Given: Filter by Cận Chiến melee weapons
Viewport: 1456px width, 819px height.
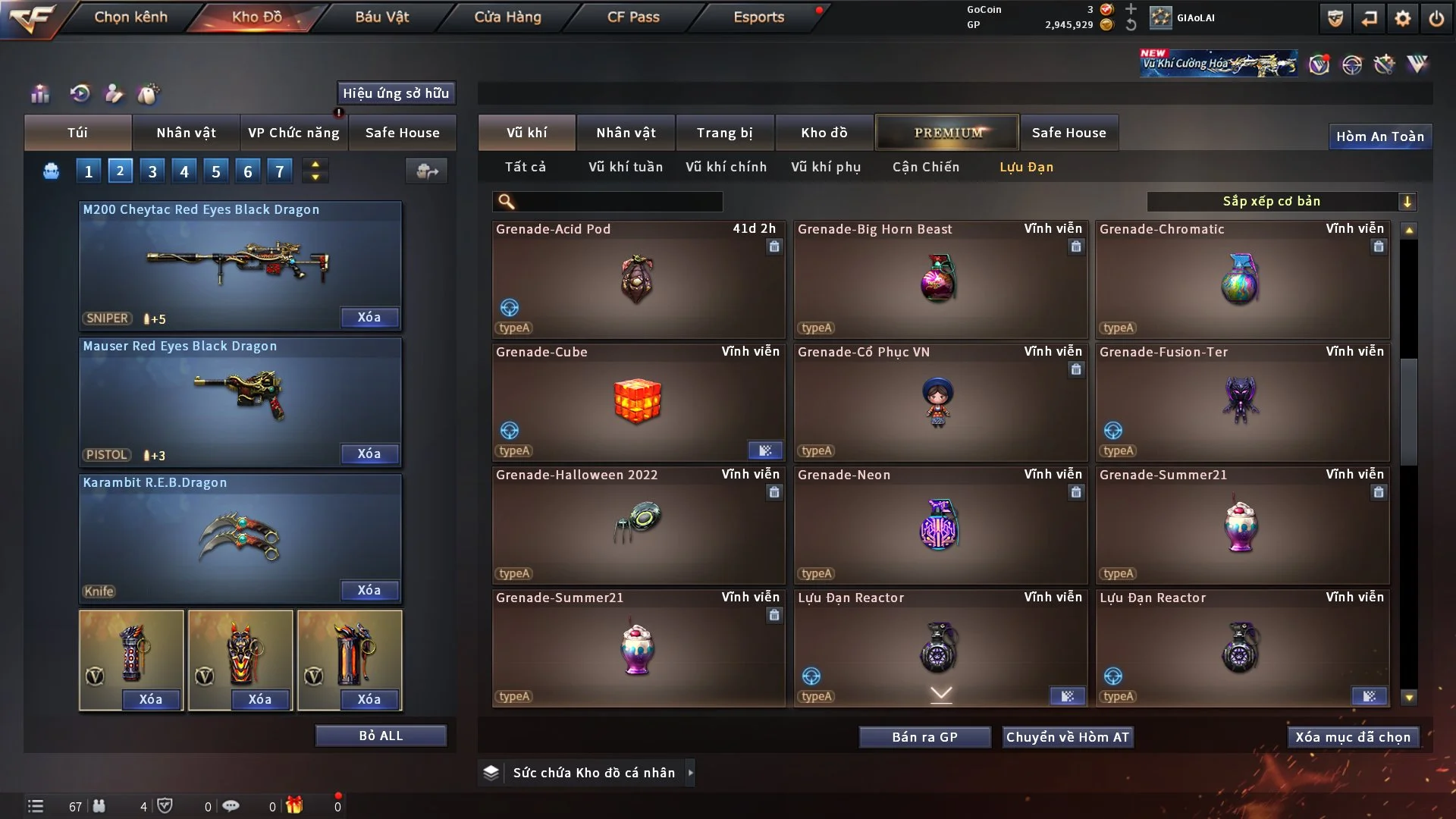Looking at the screenshot, I should [925, 167].
